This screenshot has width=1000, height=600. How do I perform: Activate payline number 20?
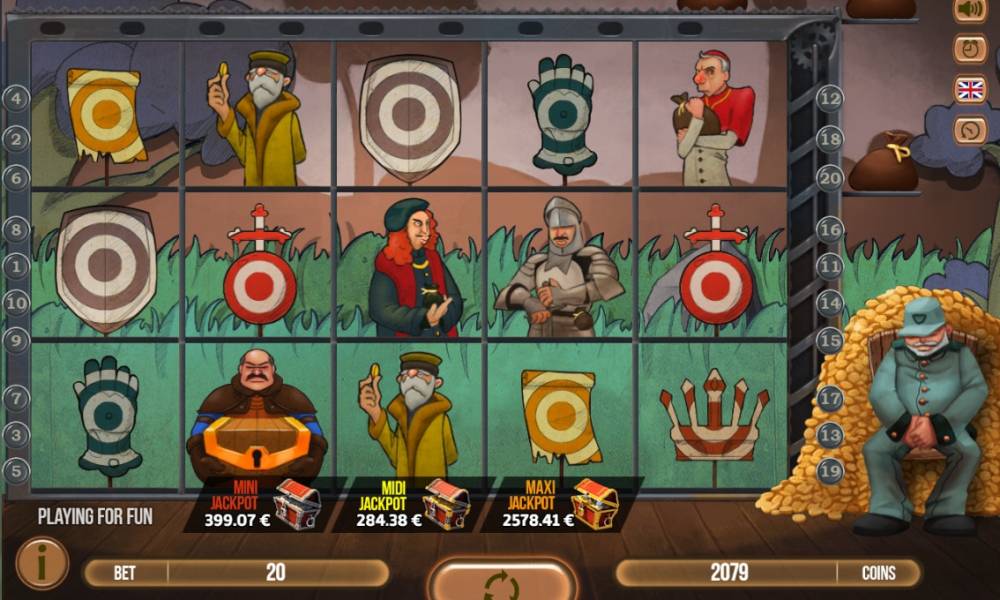[830, 178]
